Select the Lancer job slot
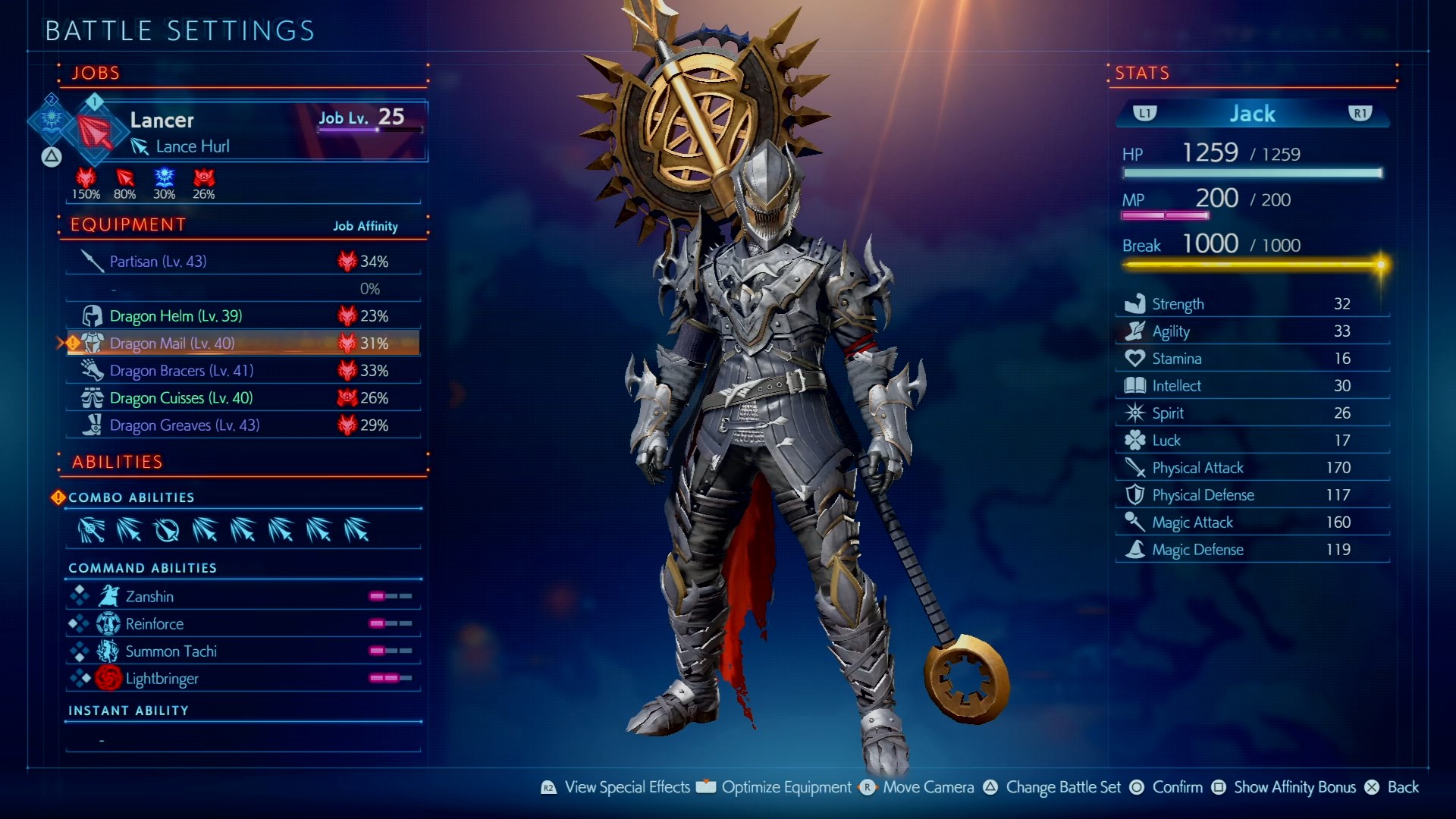Screen dimensions: 1456x819 click(x=250, y=130)
